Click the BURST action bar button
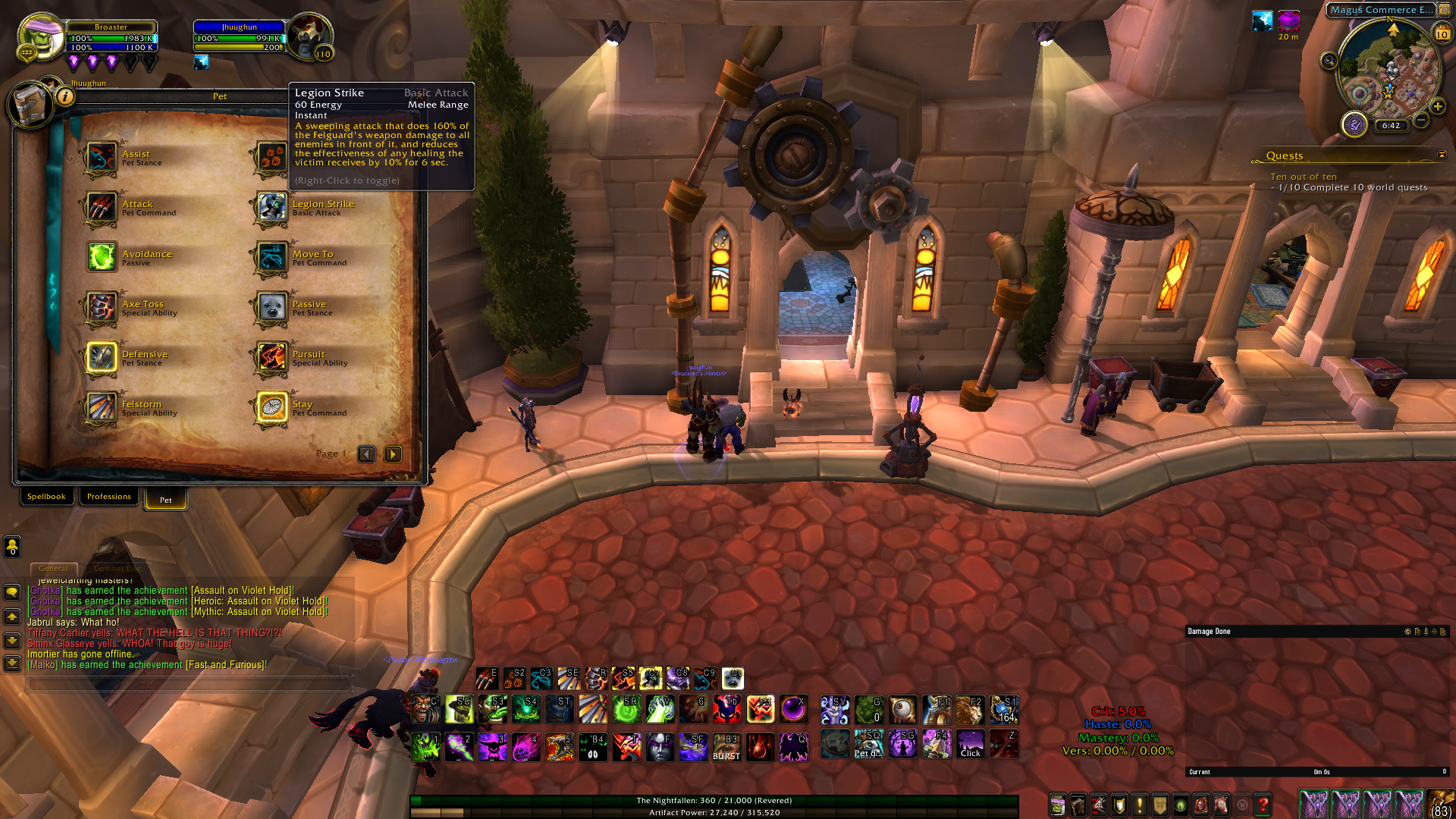This screenshot has width=1456, height=819. 726,747
